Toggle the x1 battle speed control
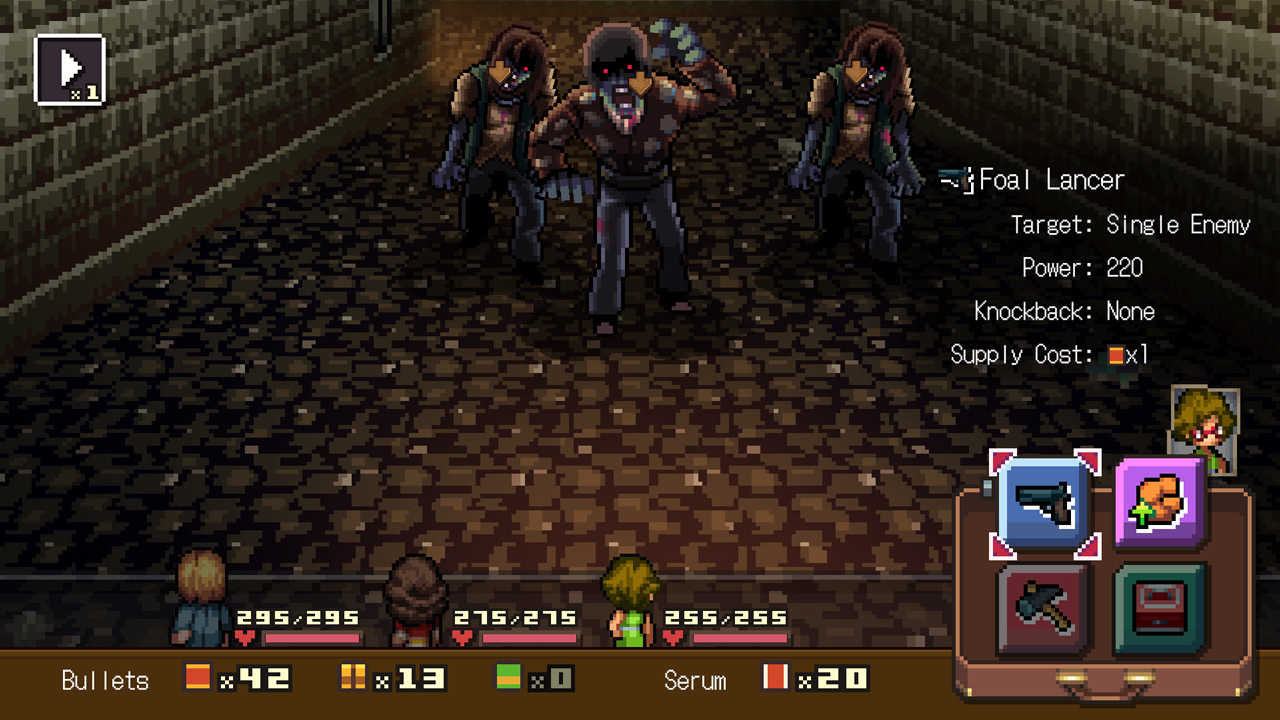 tap(68, 68)
